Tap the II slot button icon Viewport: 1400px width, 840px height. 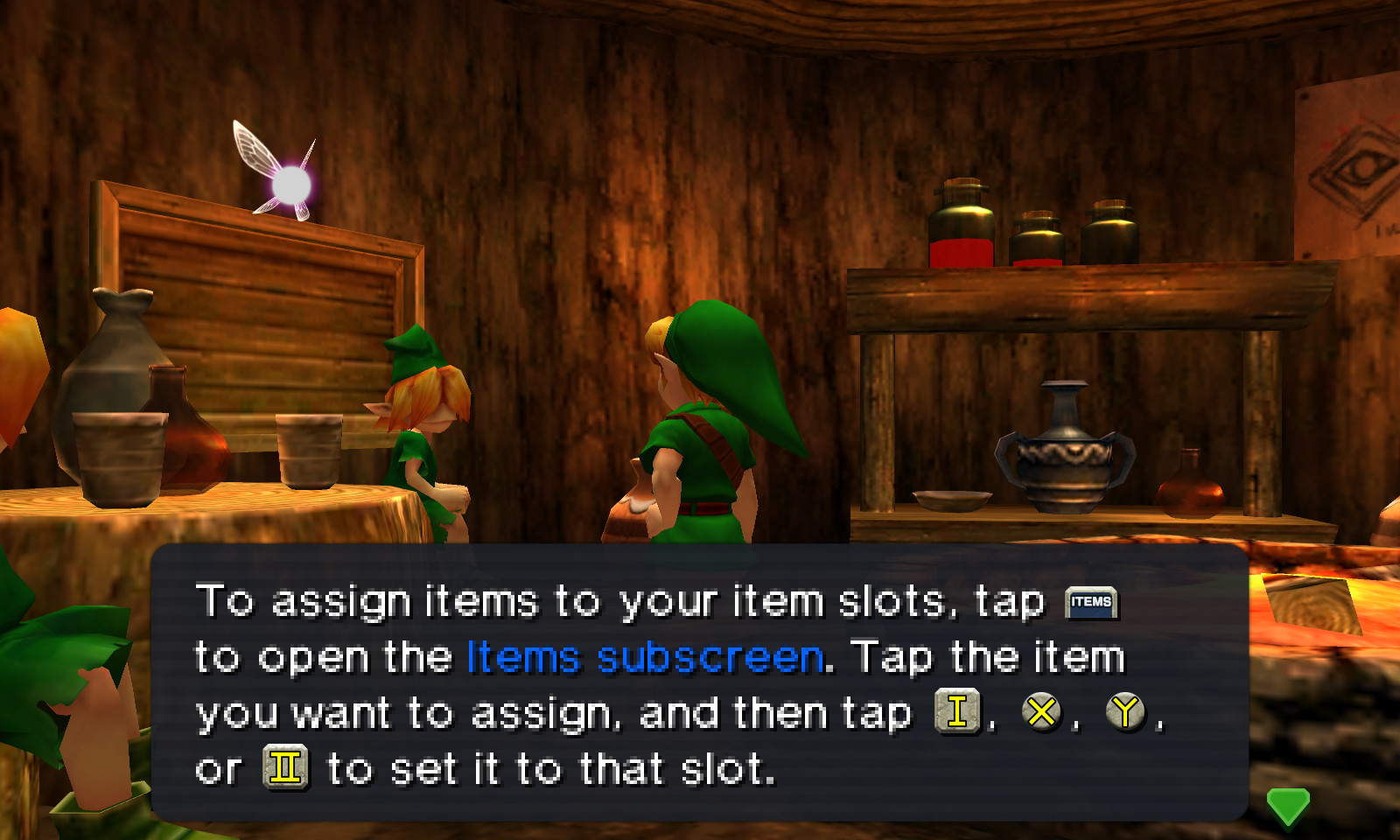tap(287, 767)
